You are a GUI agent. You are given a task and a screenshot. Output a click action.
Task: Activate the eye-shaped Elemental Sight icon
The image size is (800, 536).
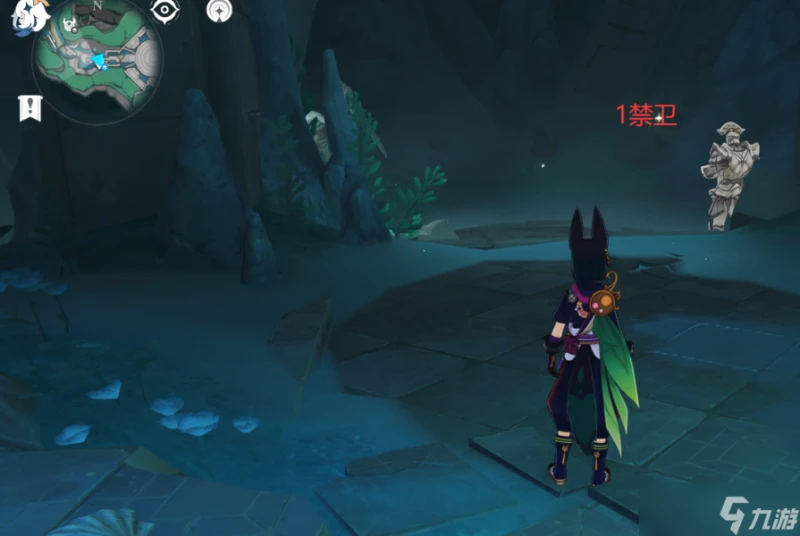coord(163,11)
